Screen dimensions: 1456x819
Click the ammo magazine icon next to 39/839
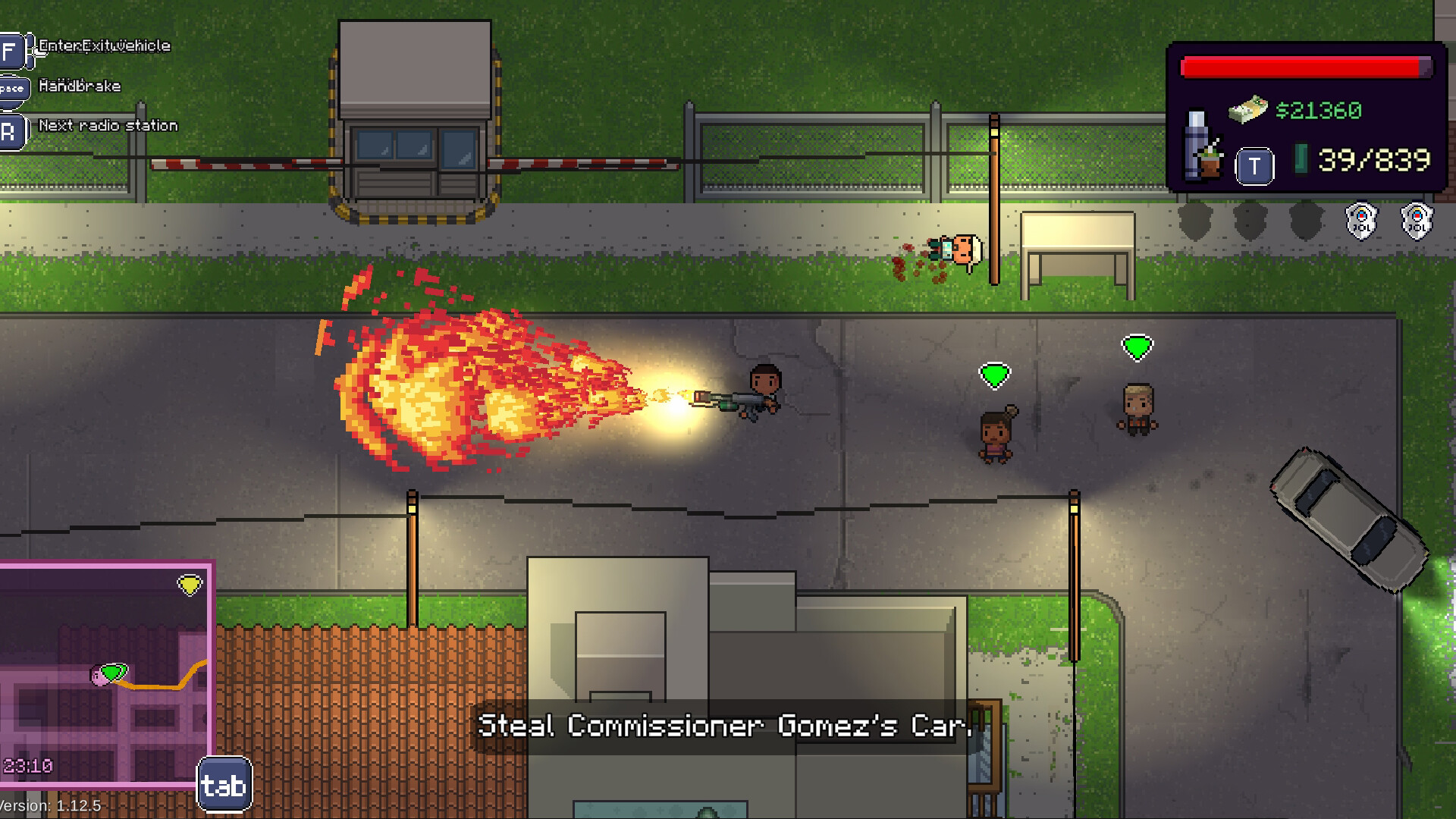pos(1302,159)
